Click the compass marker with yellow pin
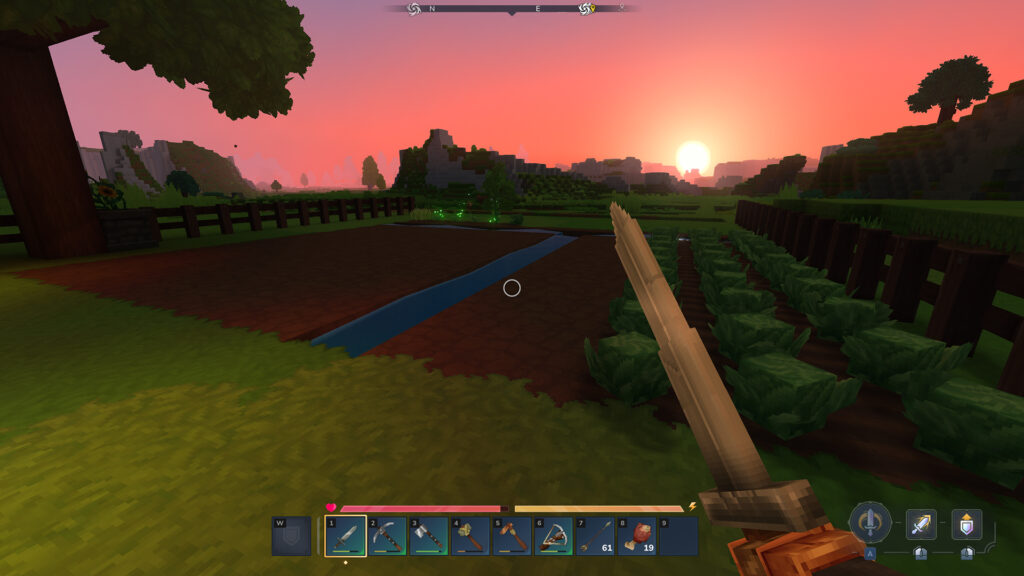This screenshot has height=576, width=1024. pyautogui.click(x=586, y=9)
